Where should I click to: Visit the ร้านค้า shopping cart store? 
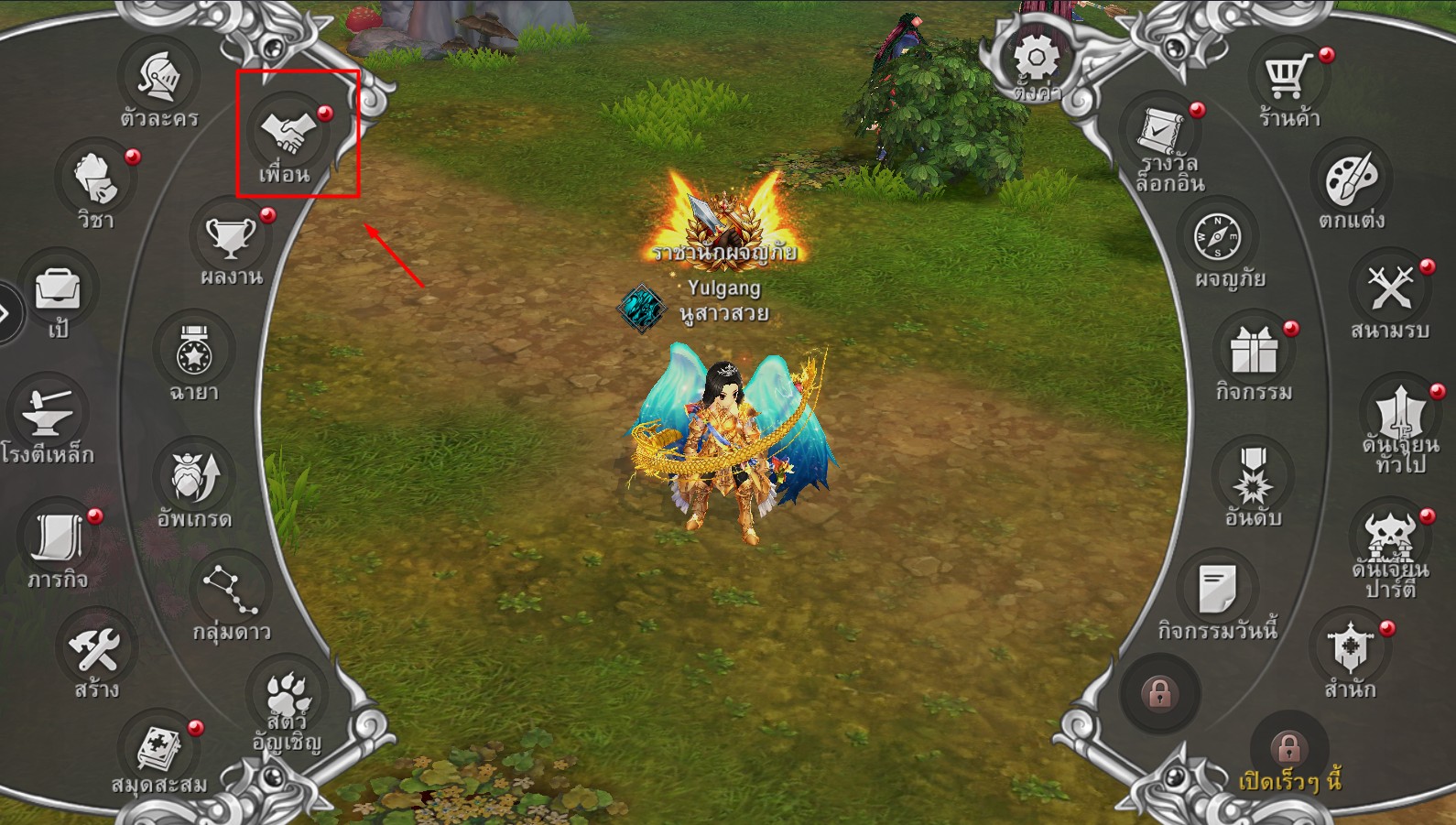click(x=1288, y=79)
